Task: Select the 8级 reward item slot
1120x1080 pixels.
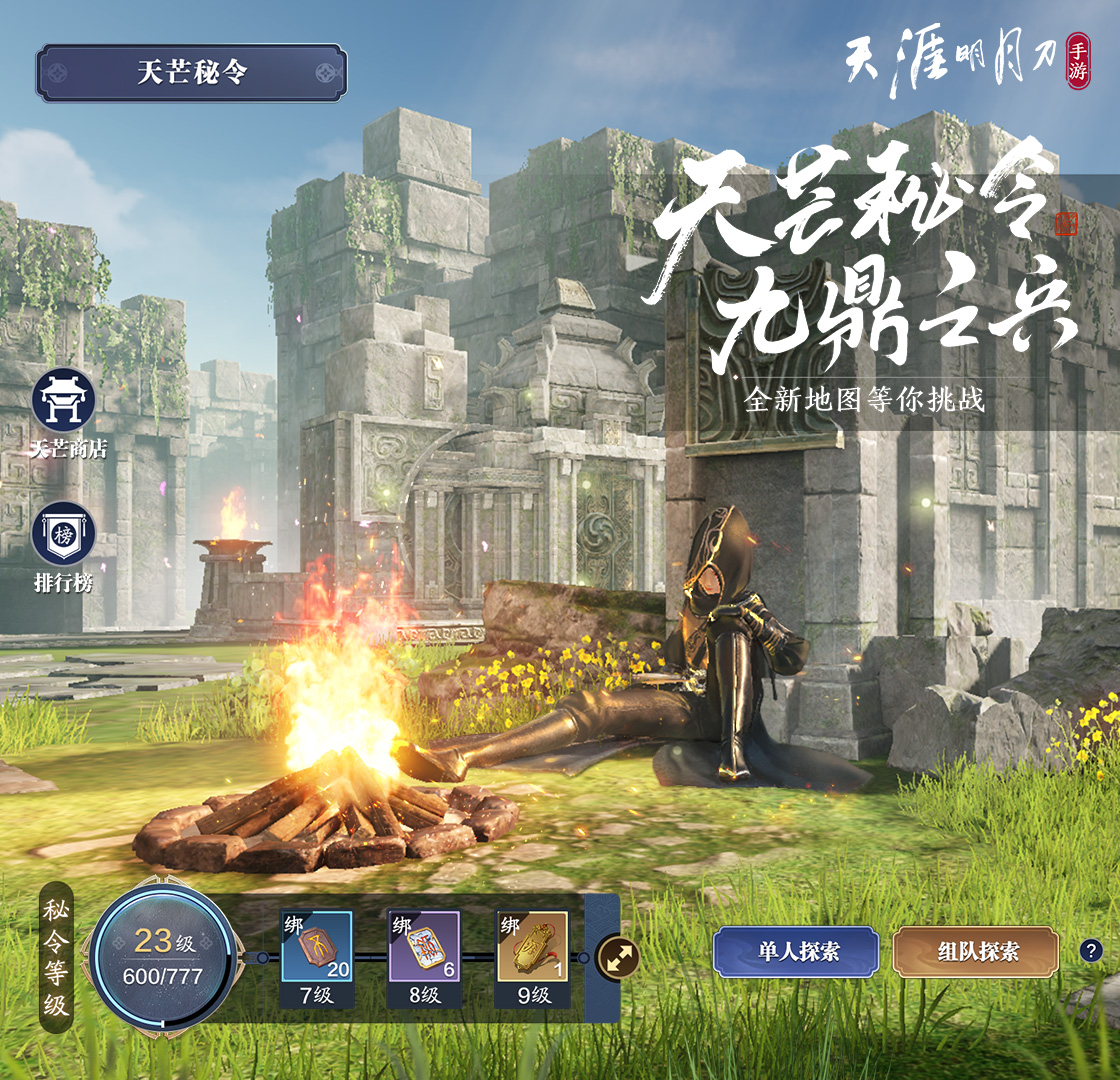Action: [x=424, y=947]
